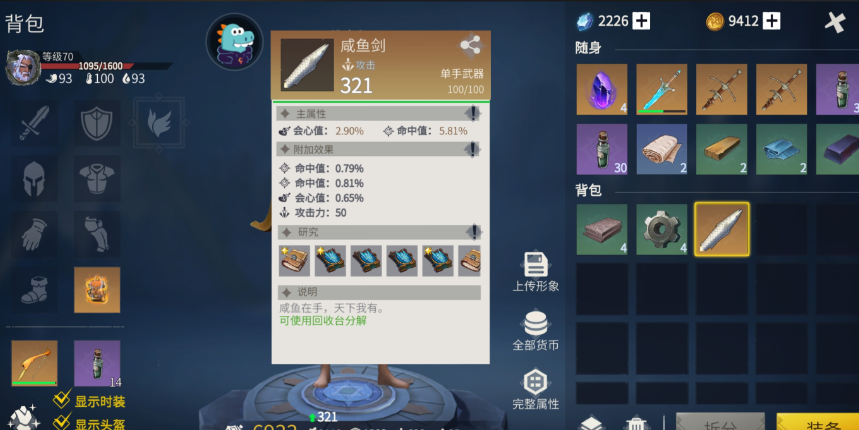Screen dimensions: 859x430
Task: Click the dinosaur avatar icon
Action: click(x=235, y=42)
